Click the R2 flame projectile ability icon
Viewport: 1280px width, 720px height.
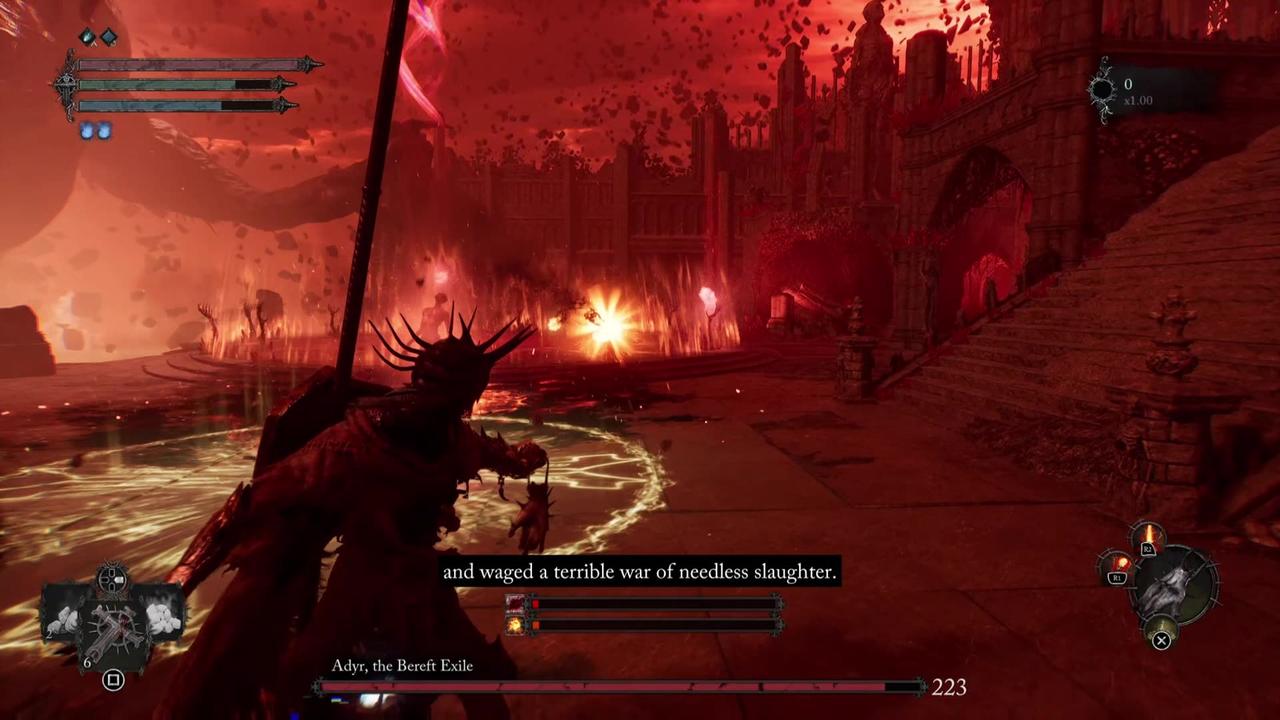1148,533
